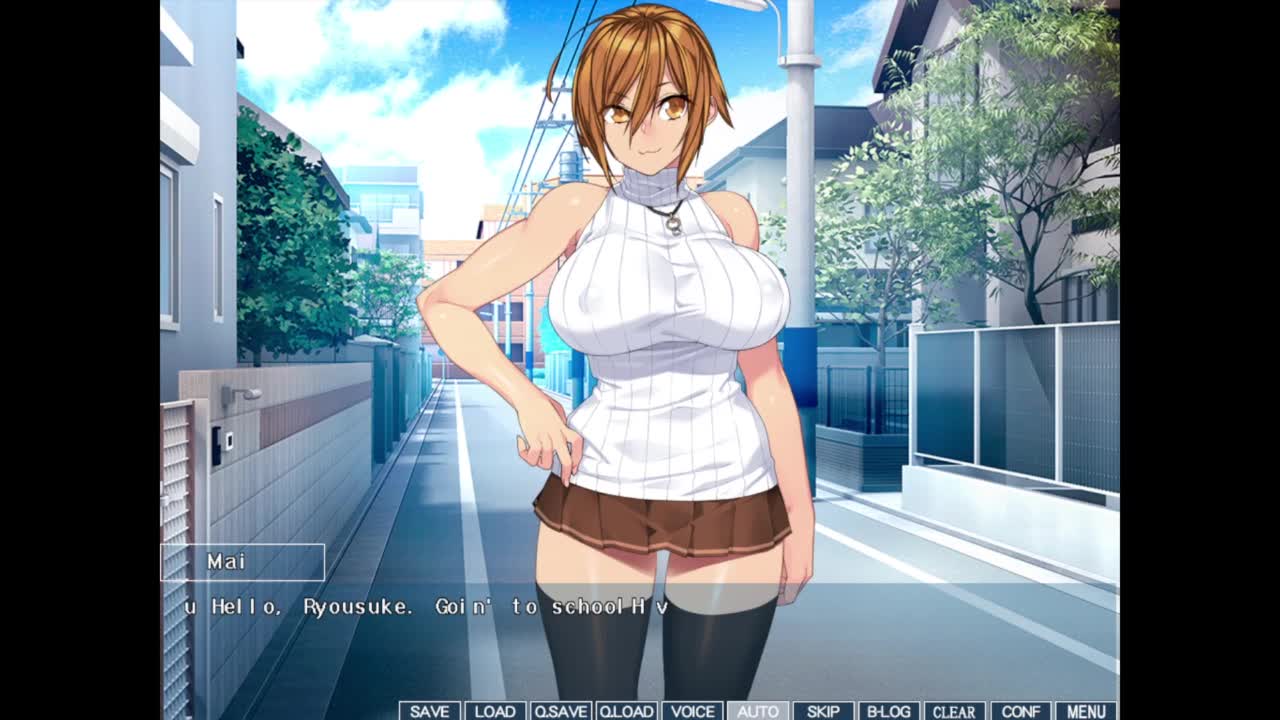Activate SKIP mode
The height and width of the screenshot is (720, 1280).
[x=823, y=711]
